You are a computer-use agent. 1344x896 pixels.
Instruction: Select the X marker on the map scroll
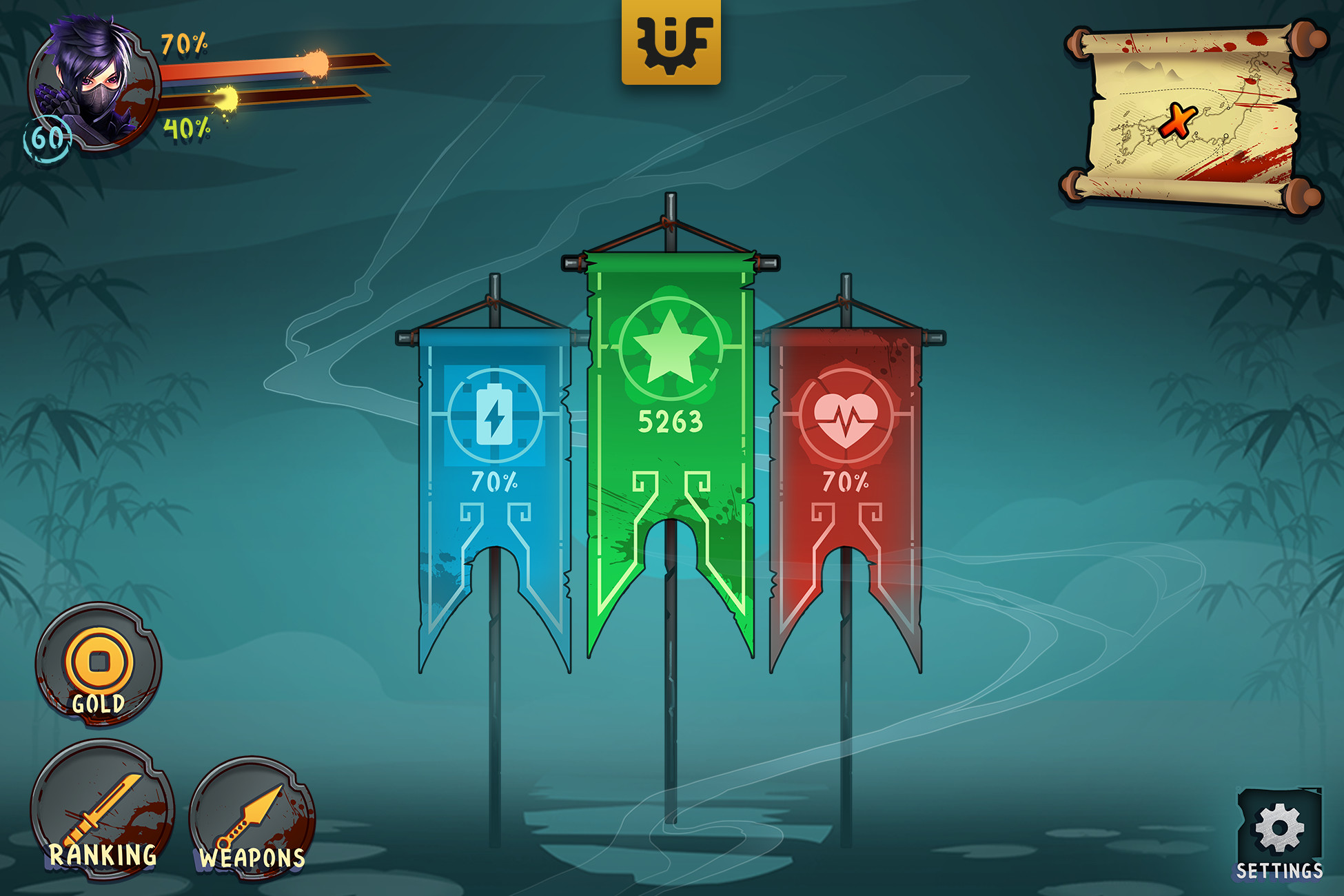(1178, 121)
